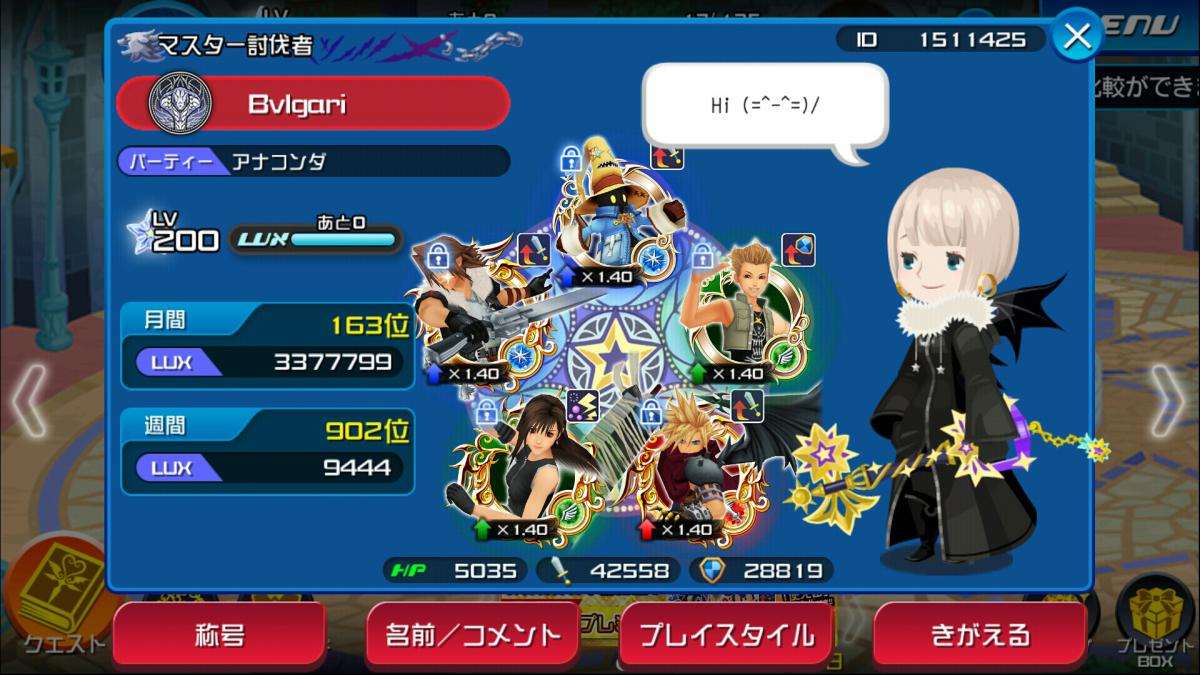
Task: Show the previous profile with left arrow
Action: [x=31, y=400]
